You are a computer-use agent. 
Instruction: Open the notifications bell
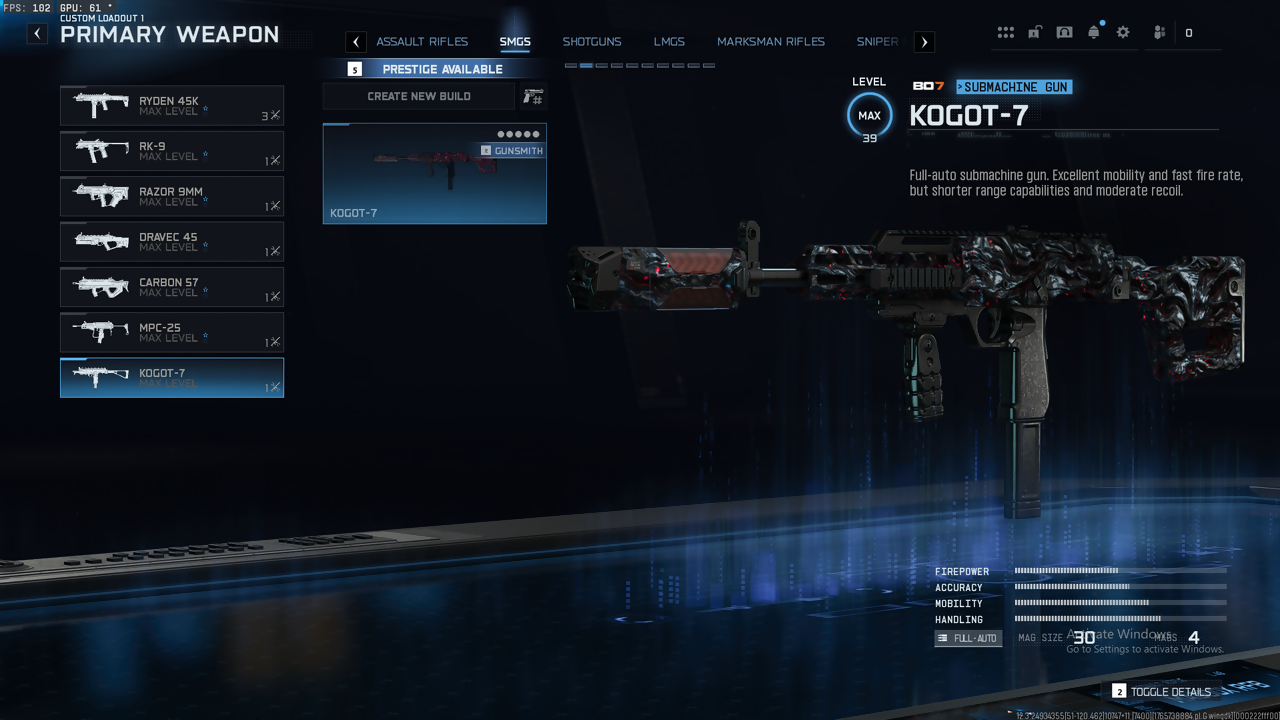1094,33
